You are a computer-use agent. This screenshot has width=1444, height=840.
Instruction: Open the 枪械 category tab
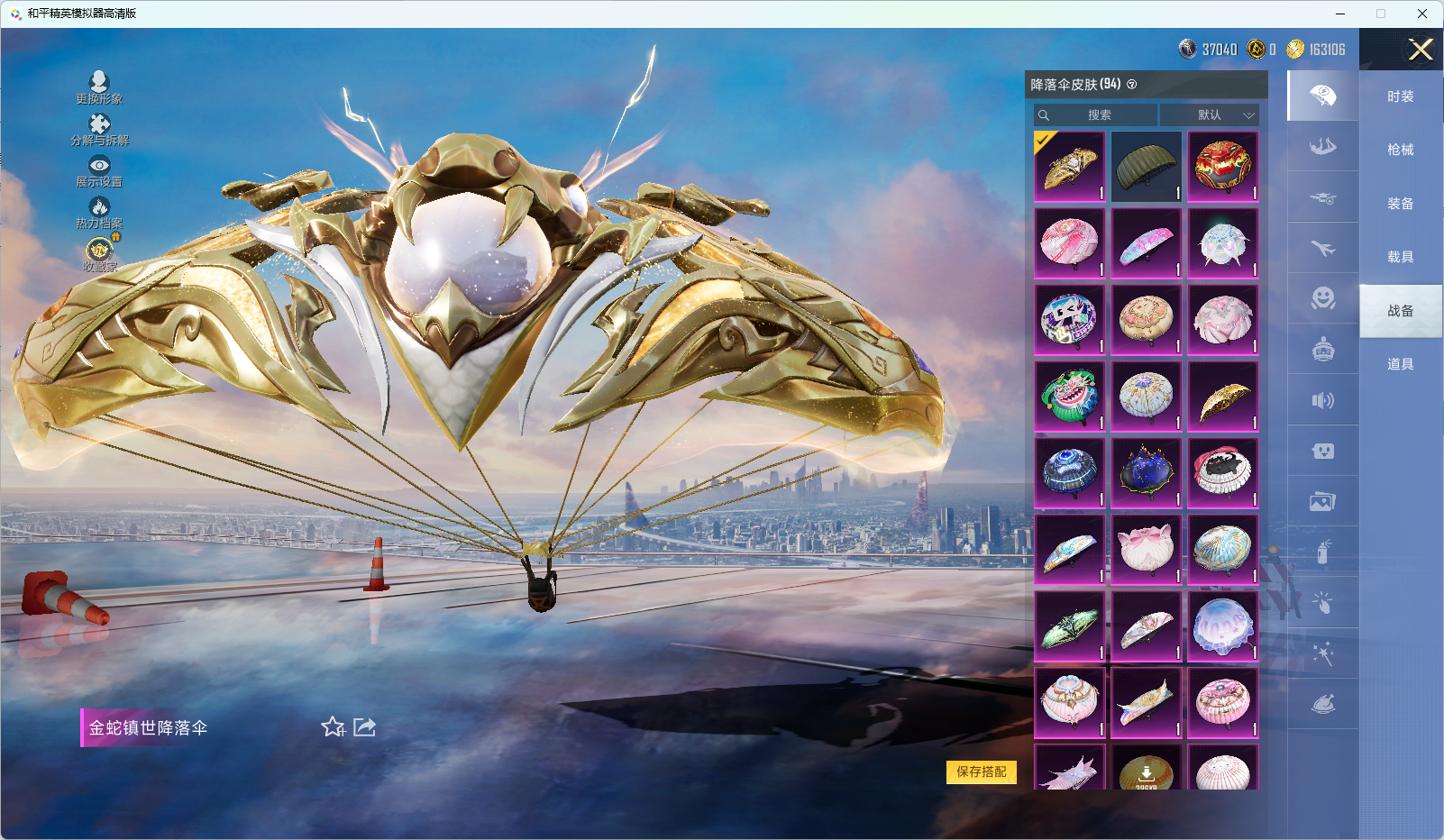1400,150
